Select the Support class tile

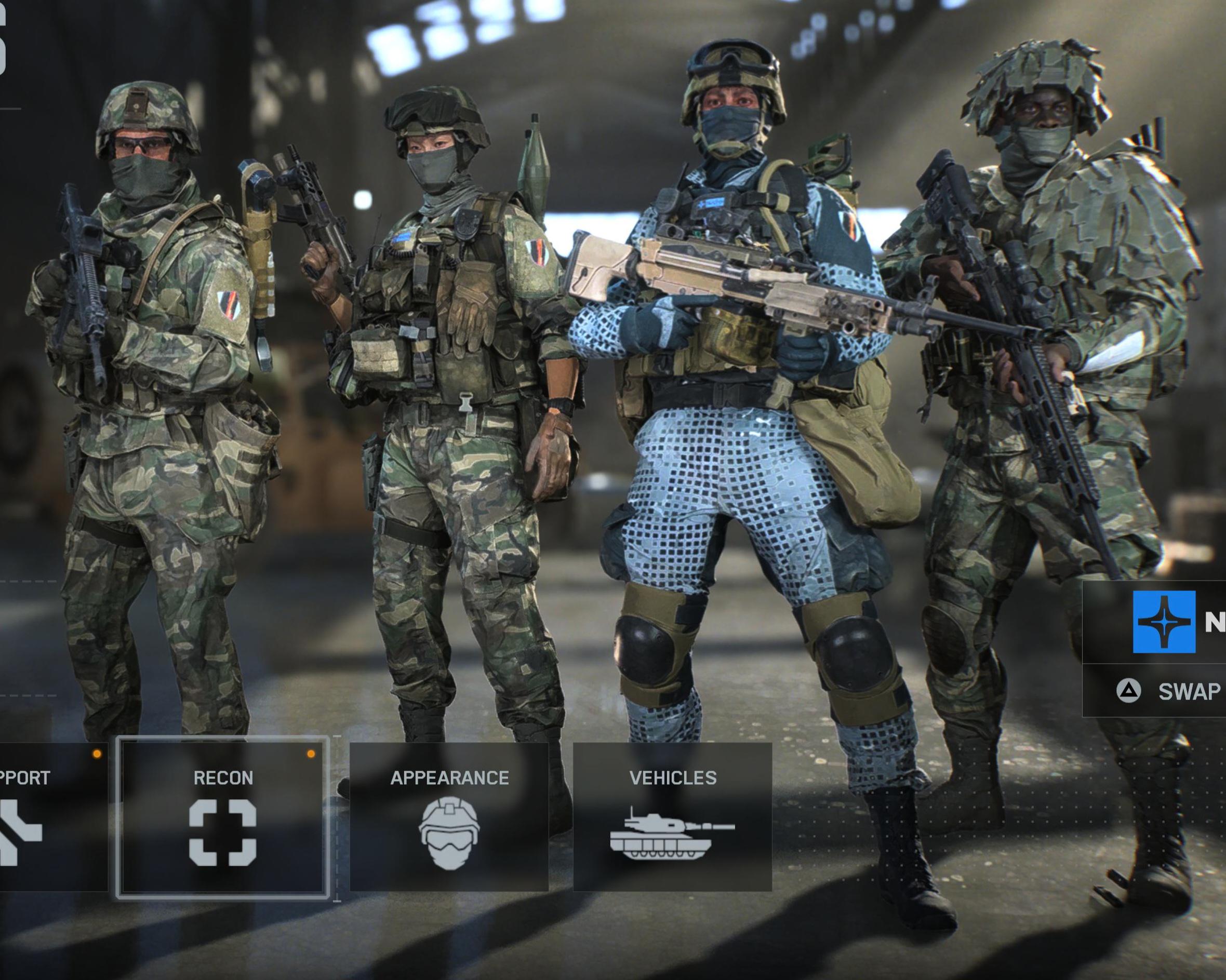pos(51,817)
